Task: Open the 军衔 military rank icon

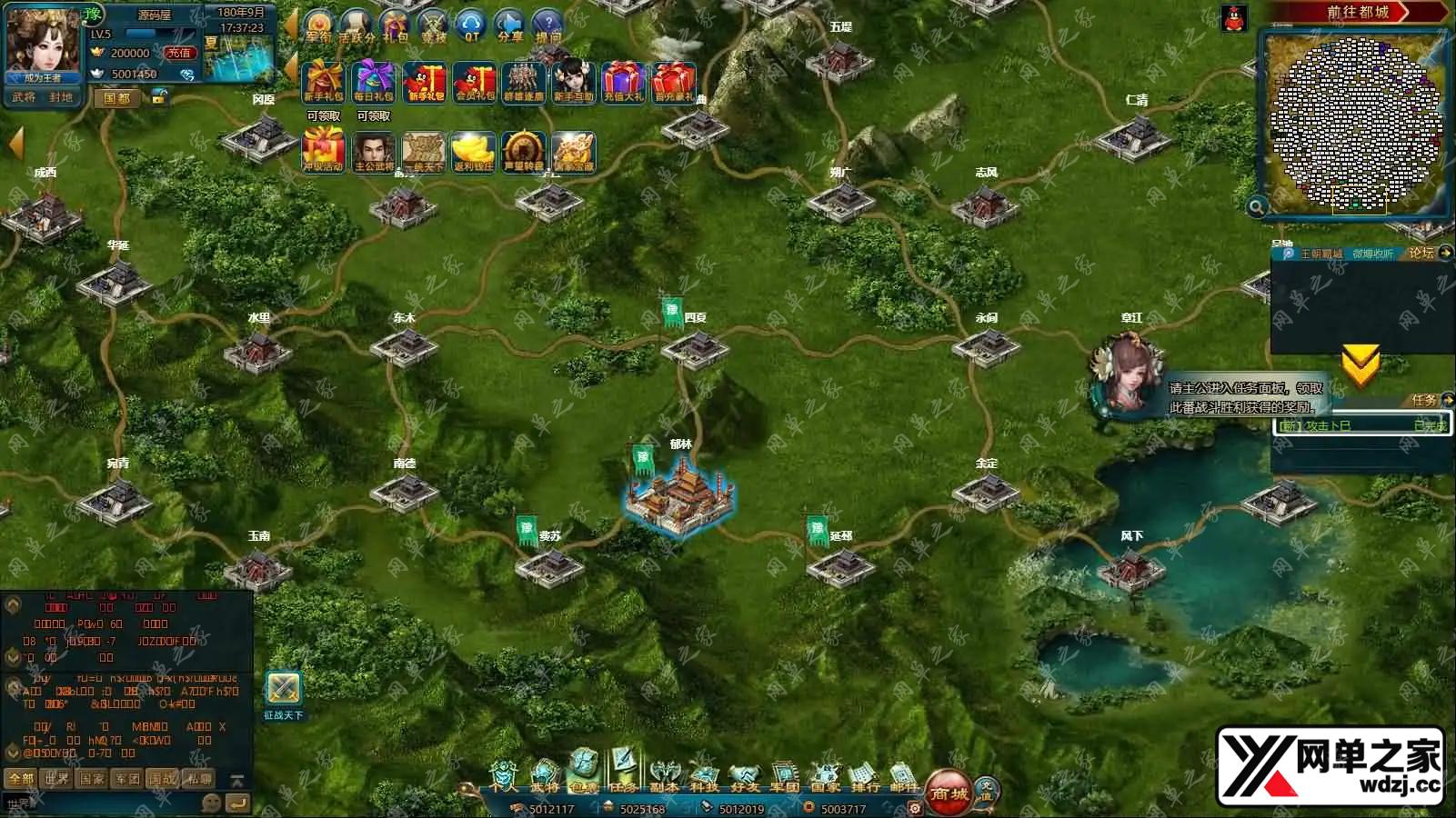Action: pos(318,25)
